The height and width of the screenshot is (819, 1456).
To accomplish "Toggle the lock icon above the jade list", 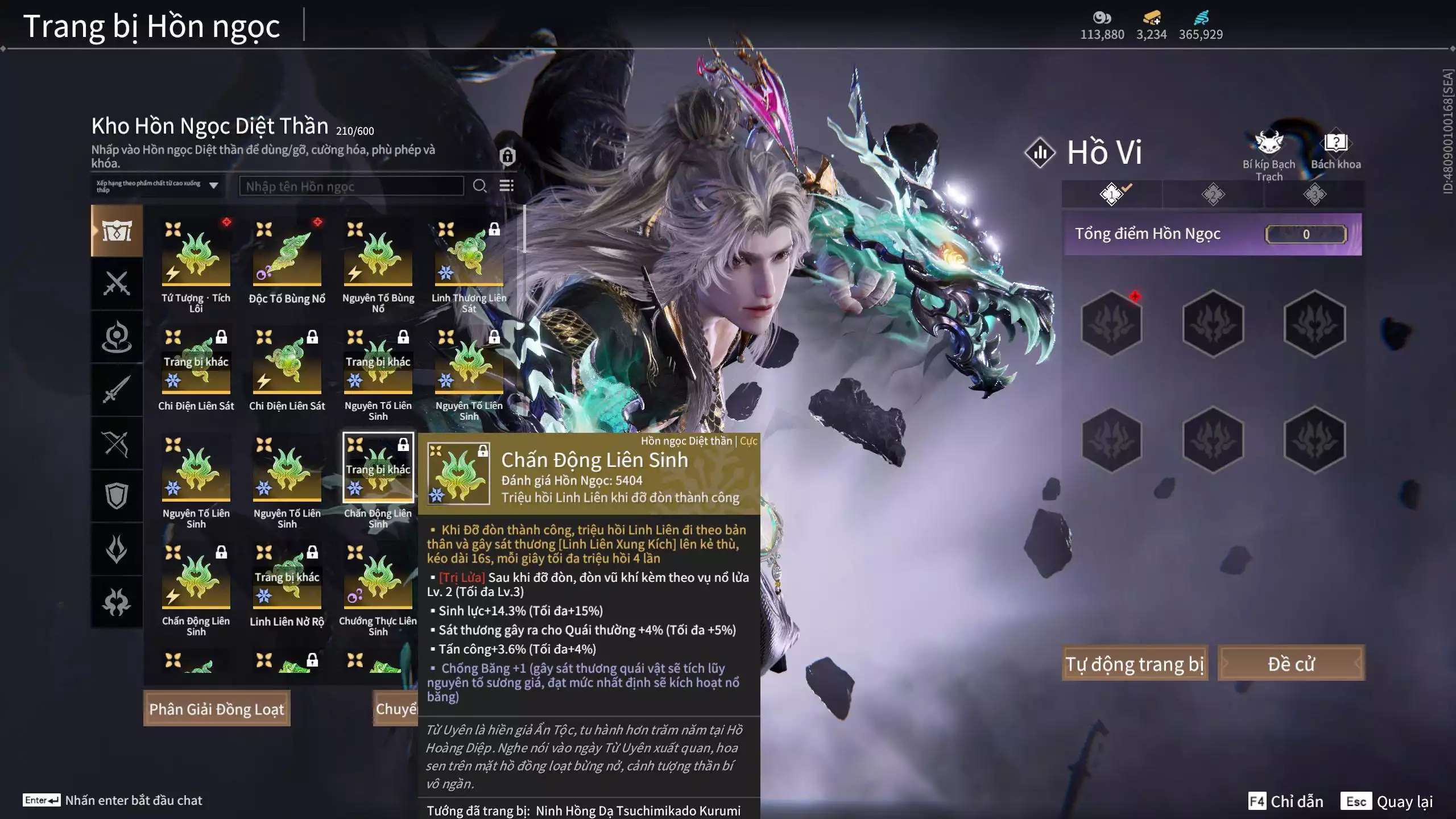I will (x=507, y=156).
